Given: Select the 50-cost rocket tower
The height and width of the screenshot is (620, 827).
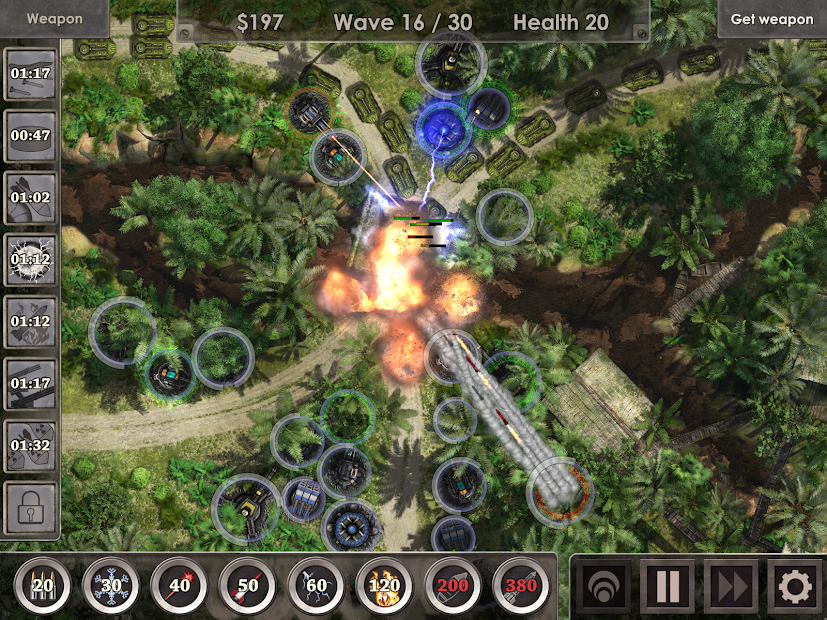Looking at the screenshot, I should [246, 585].
